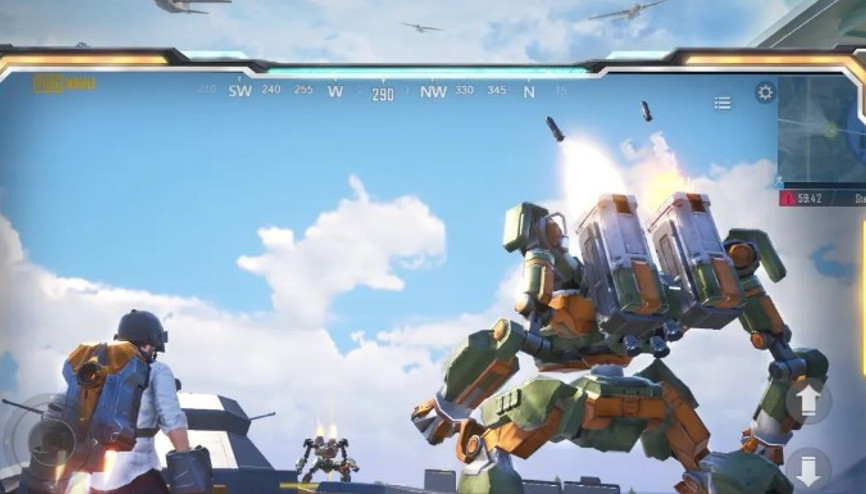This screenshot has height=494, width=866.
Task: Tap the up arrow ascend button
Action: [808, 401]
